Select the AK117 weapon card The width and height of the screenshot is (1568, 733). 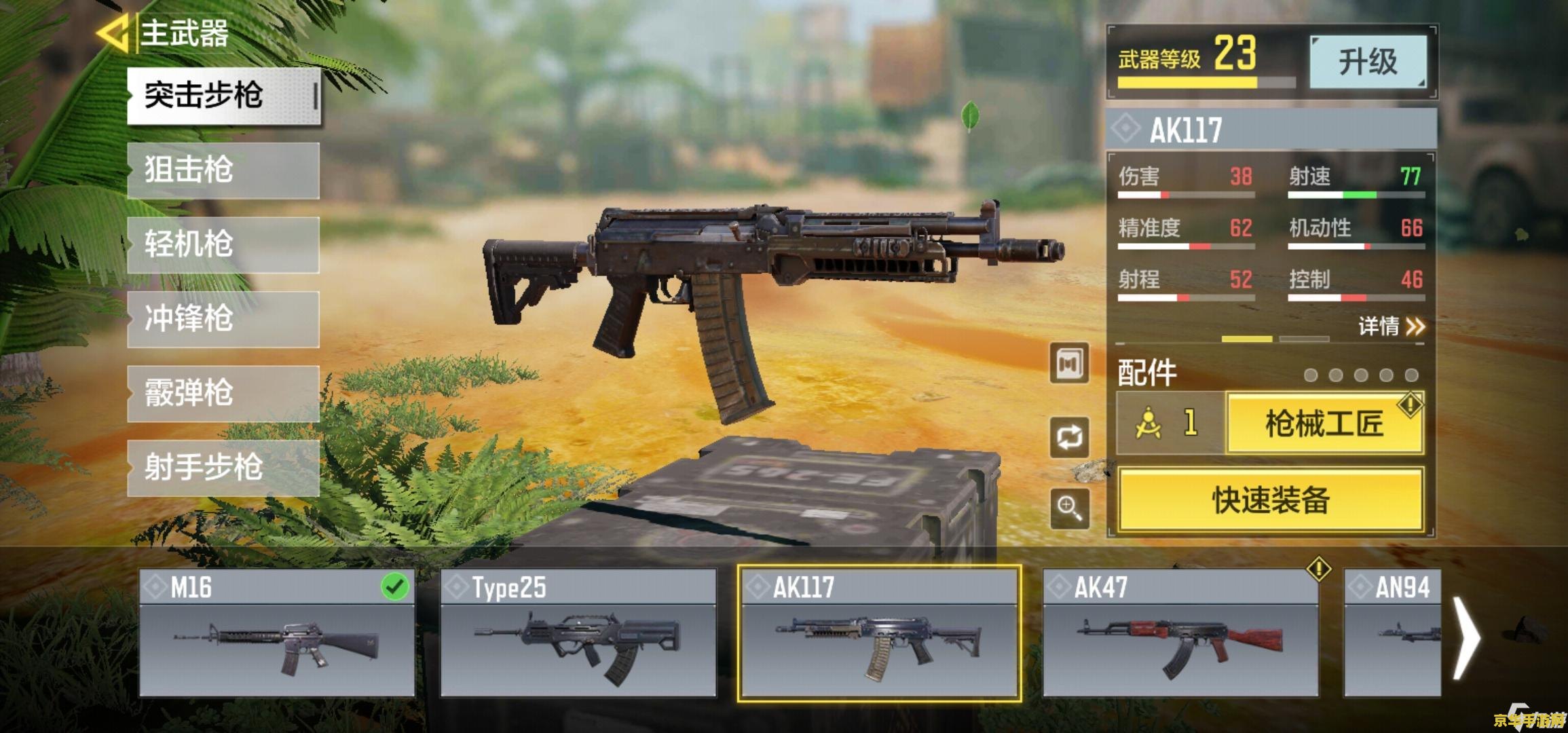(880, 633)
